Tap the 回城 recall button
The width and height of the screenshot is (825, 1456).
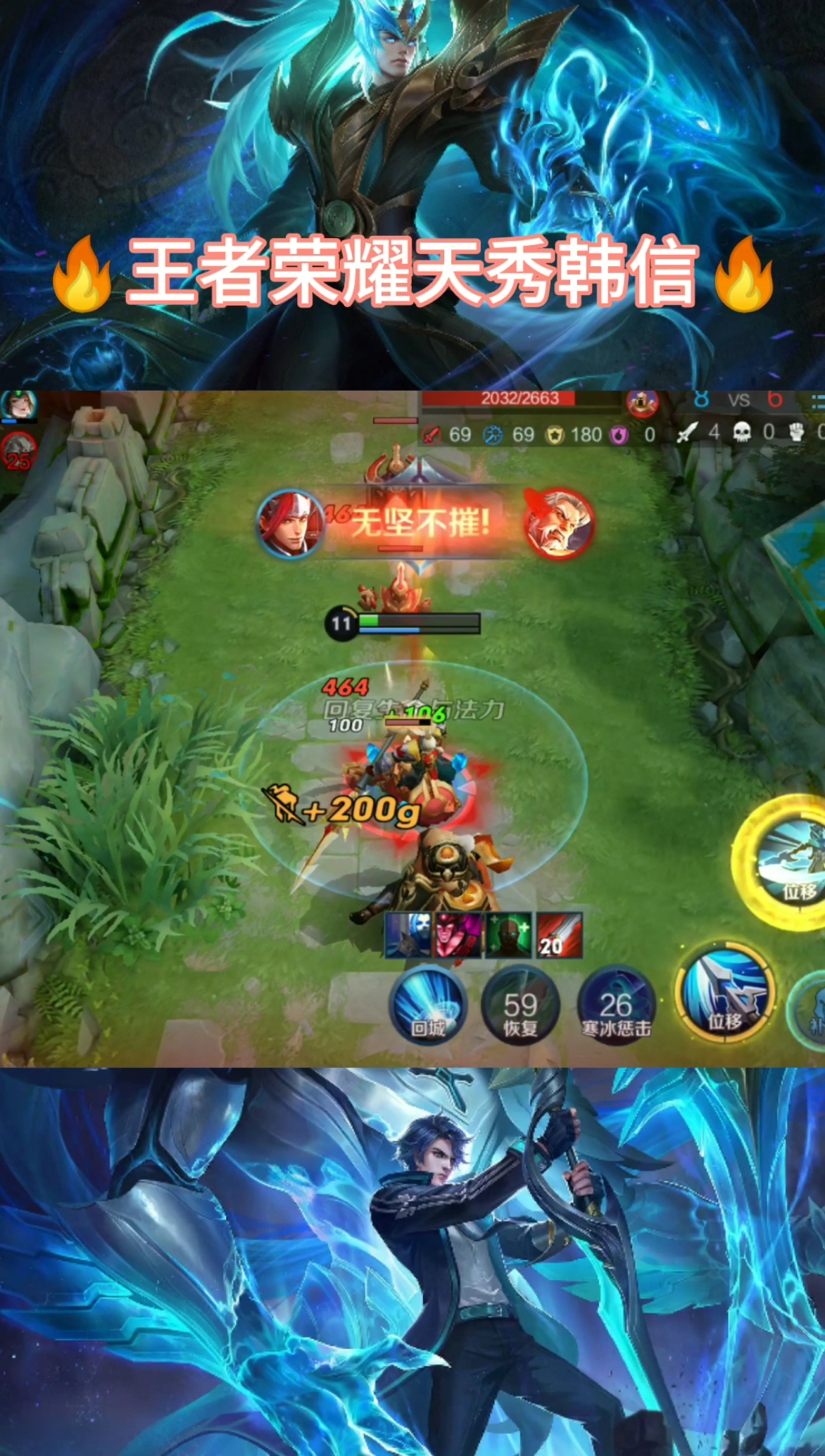(427, 1005)
